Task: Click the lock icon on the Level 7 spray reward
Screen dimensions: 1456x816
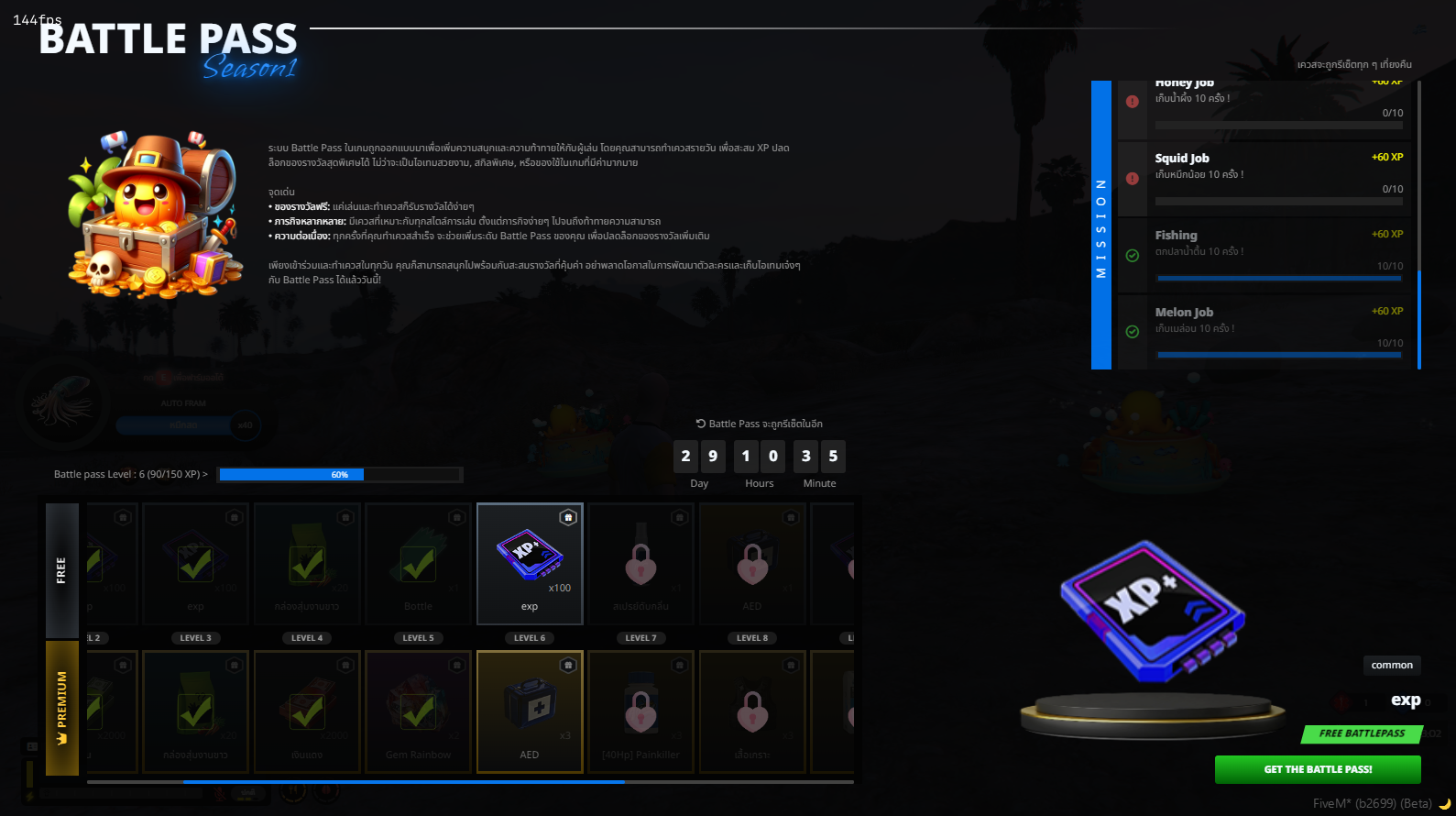Action: 640,565
